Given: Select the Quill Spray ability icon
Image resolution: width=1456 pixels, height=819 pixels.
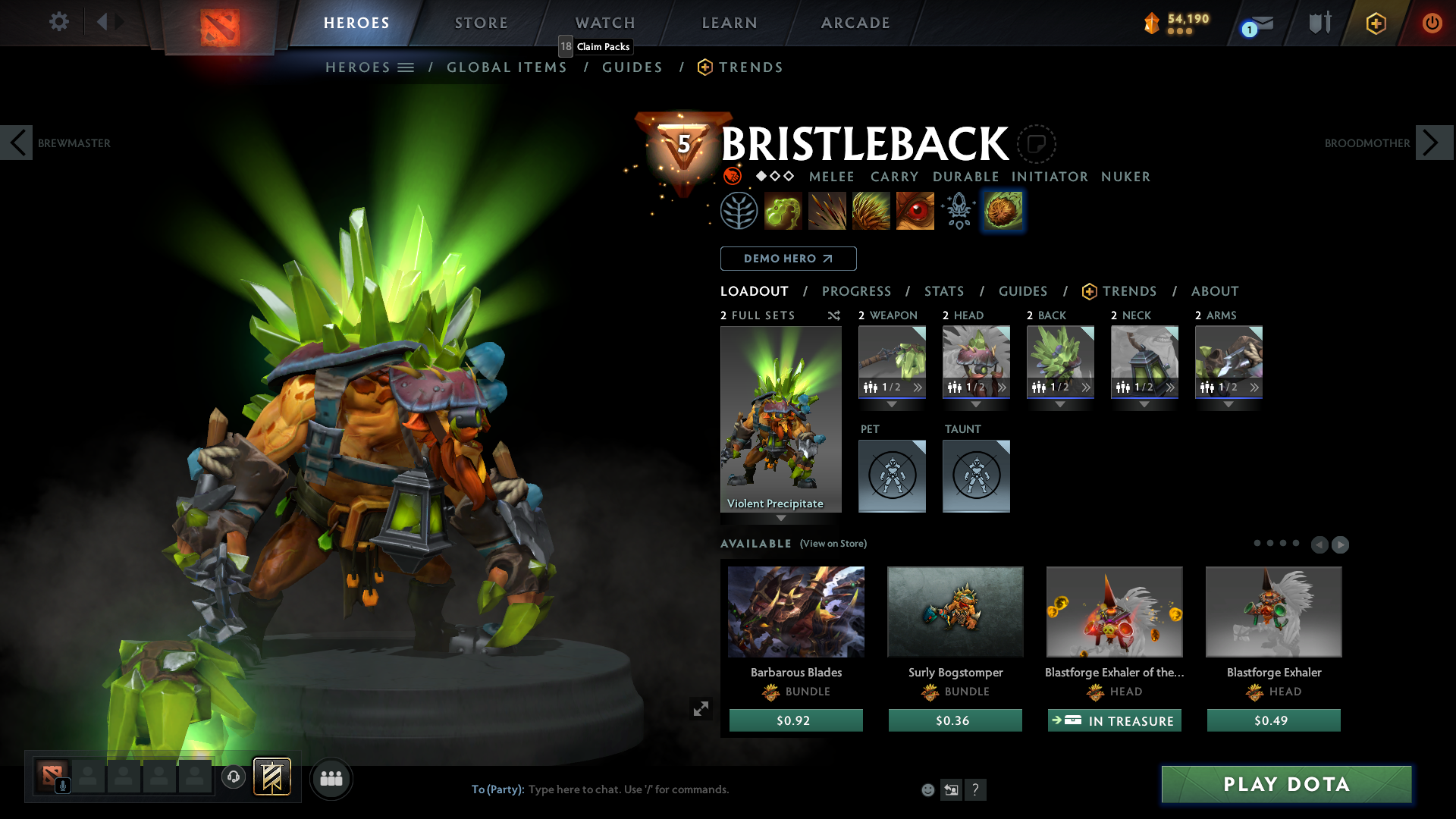Looking at the screenshot, I should pyautogui.click(x=827, y=210).
